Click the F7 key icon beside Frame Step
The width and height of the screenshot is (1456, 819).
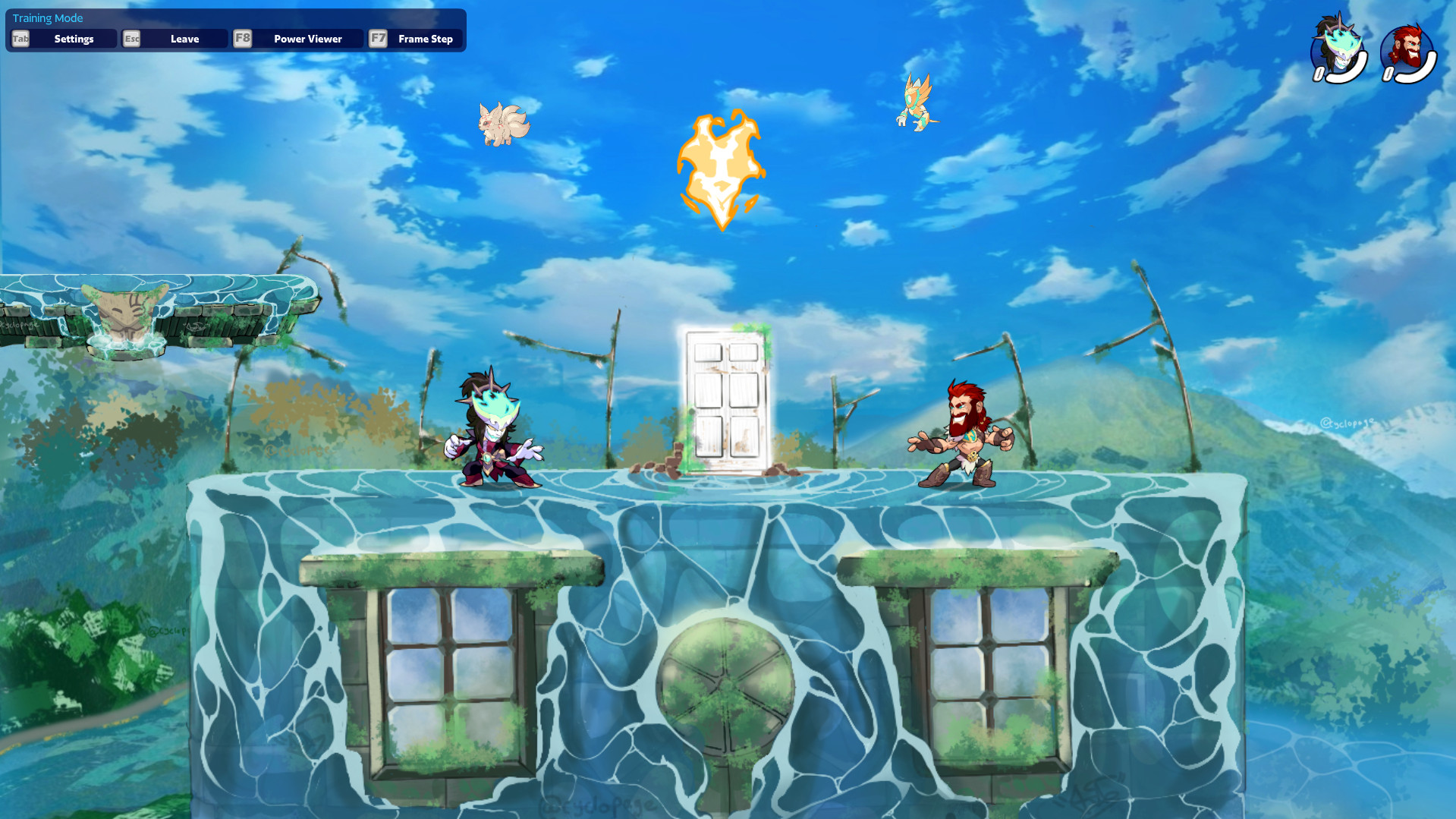[x=379, y=38]
